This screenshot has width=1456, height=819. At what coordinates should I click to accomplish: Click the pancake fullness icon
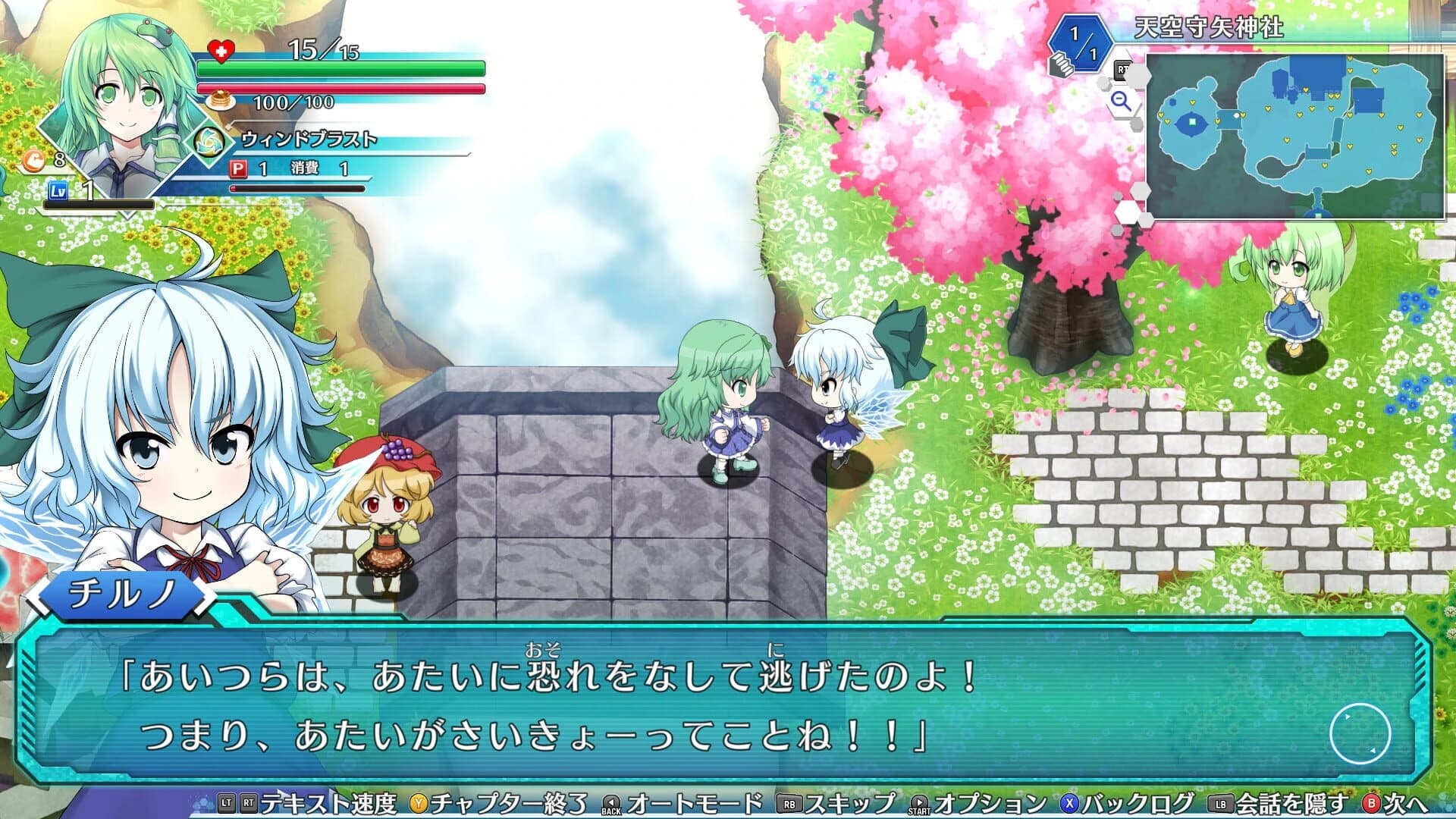click(x=219, y=101)
